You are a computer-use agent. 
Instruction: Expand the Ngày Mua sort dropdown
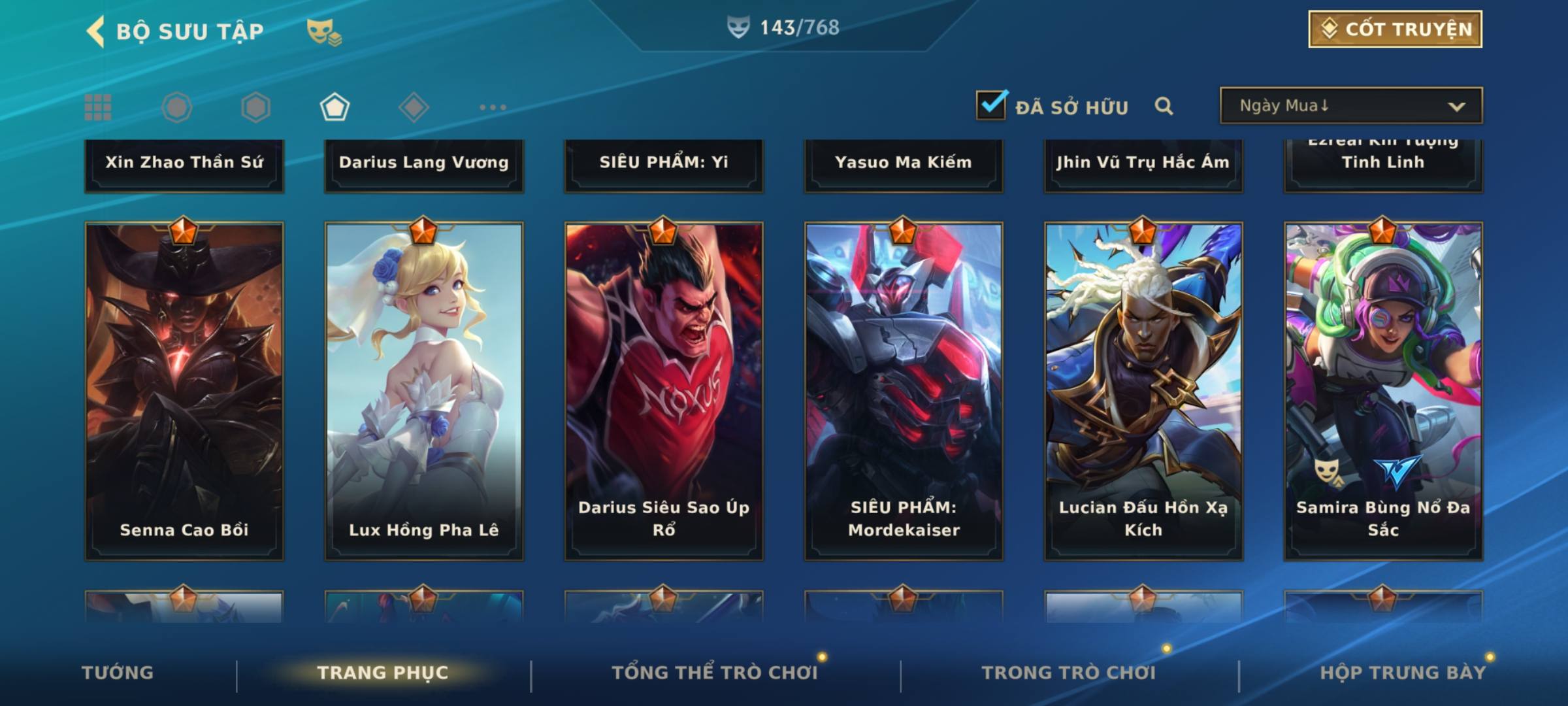click(1350, 106)
